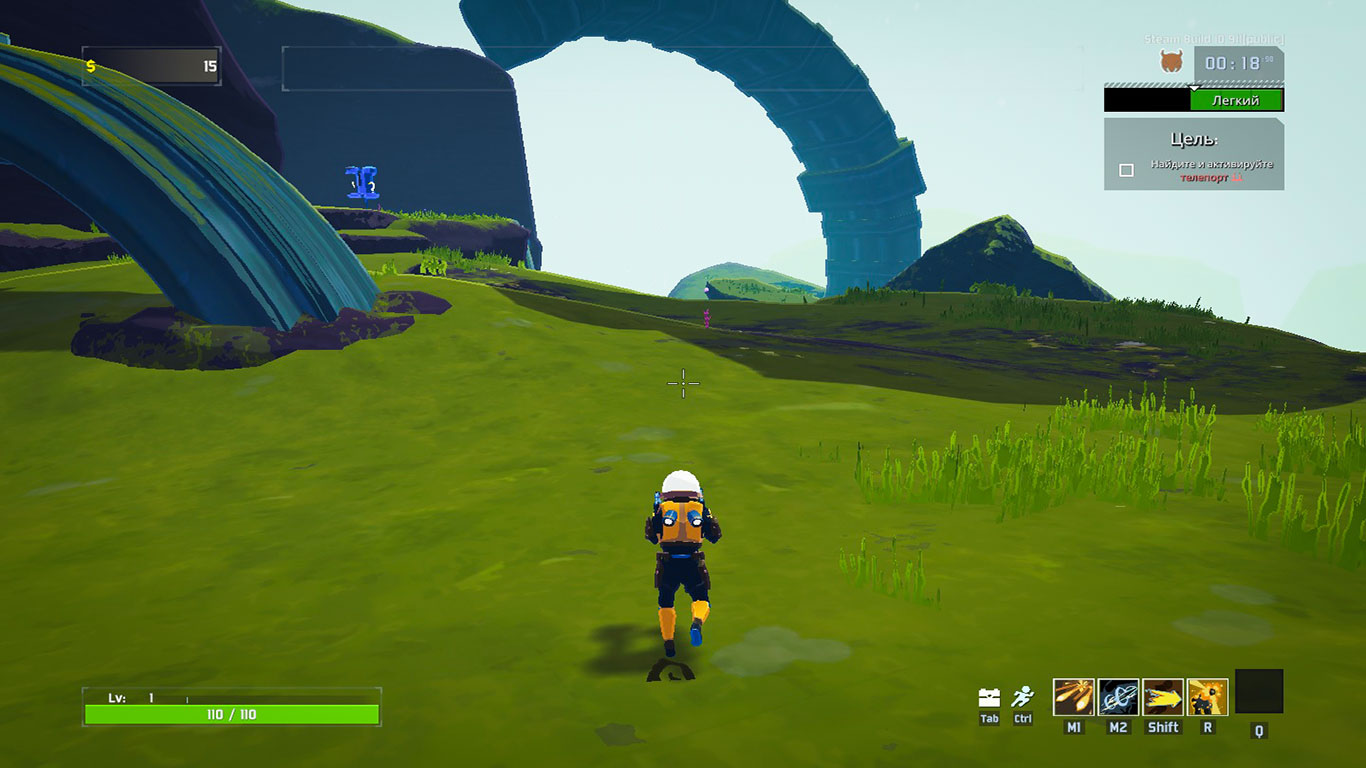Use the Phase Round secondary skill icon
Screen dimensions: 1366x768
point(1118,697)
